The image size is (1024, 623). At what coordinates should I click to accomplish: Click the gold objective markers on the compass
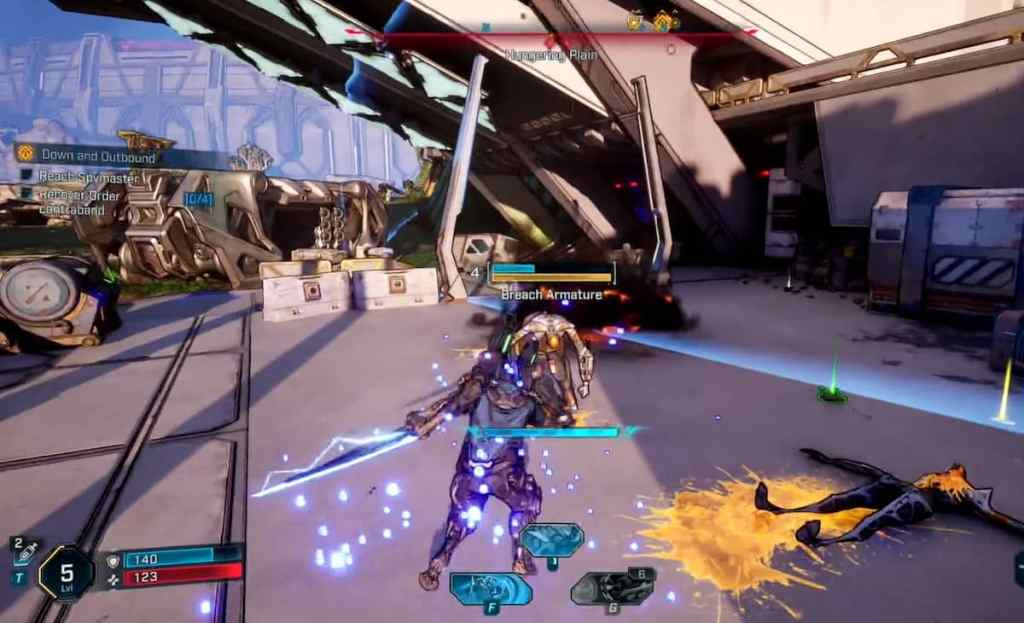[654, 20]
